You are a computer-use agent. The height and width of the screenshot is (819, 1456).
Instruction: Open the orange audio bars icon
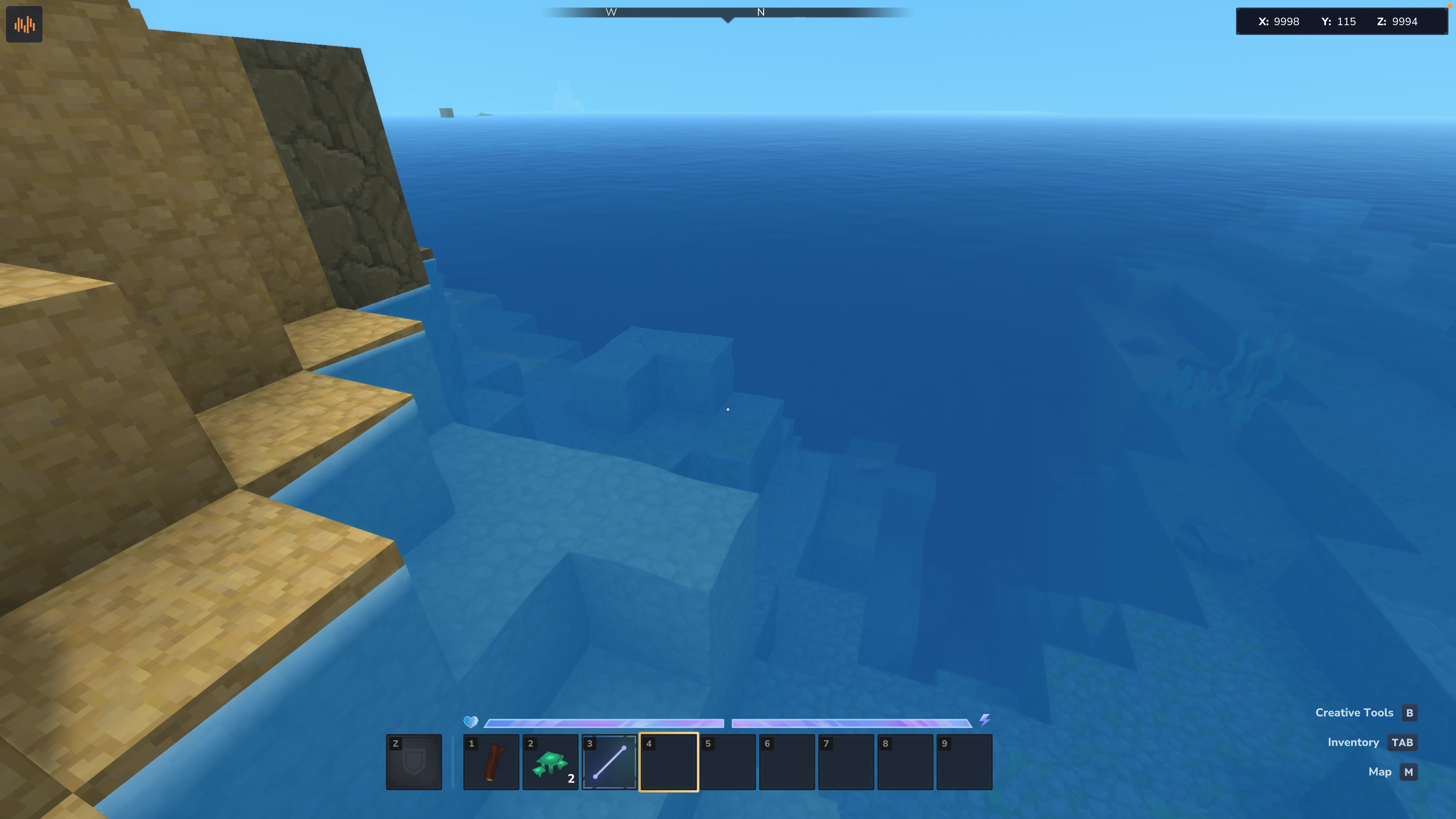pos(24,24)
